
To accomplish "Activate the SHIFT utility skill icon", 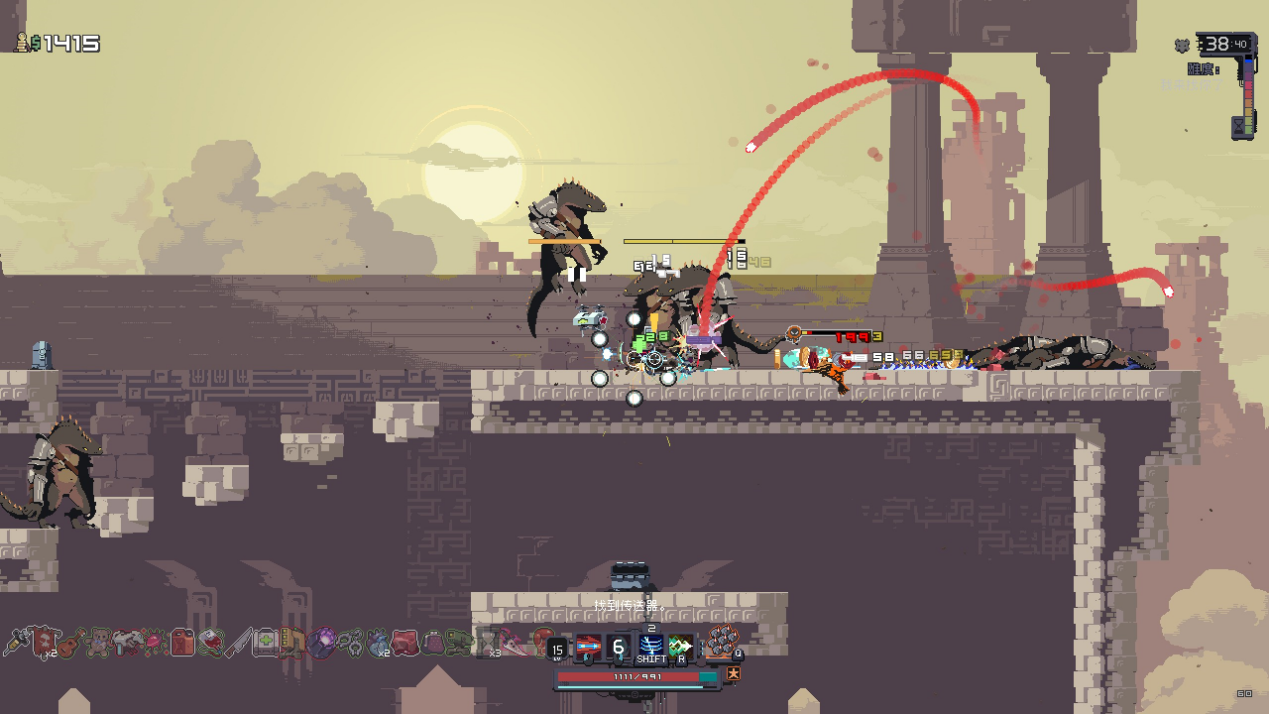I will point(651,647).
